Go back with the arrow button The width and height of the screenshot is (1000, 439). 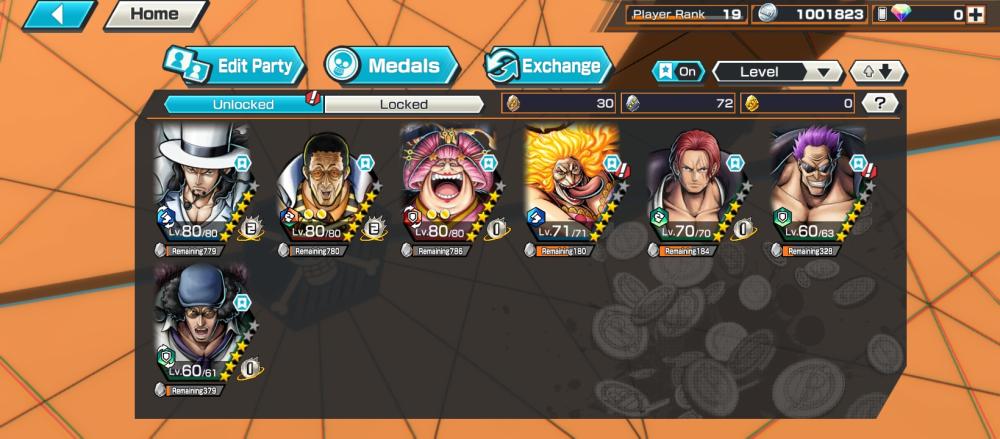[58, 15]
